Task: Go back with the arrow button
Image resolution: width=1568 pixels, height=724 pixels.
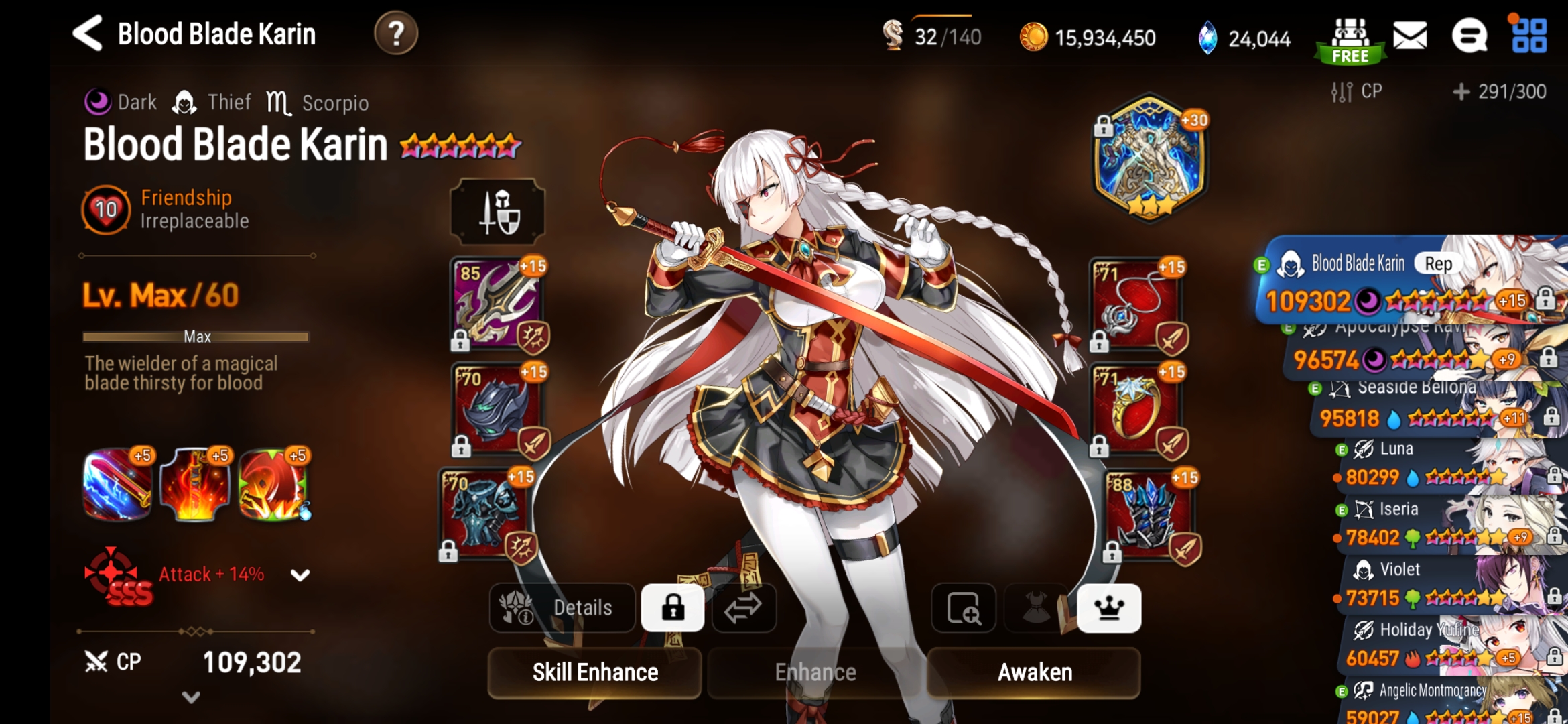Action: pyautogui.click(x=88, y=33)
